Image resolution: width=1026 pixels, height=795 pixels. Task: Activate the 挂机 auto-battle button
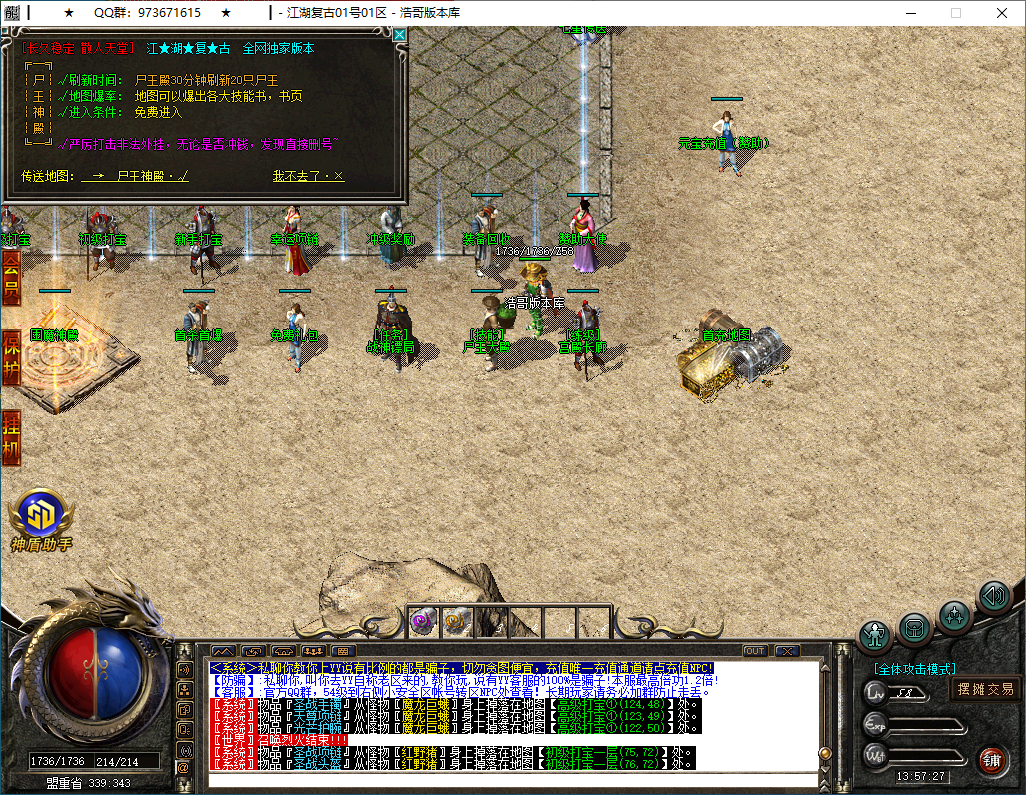pos(11,436)
